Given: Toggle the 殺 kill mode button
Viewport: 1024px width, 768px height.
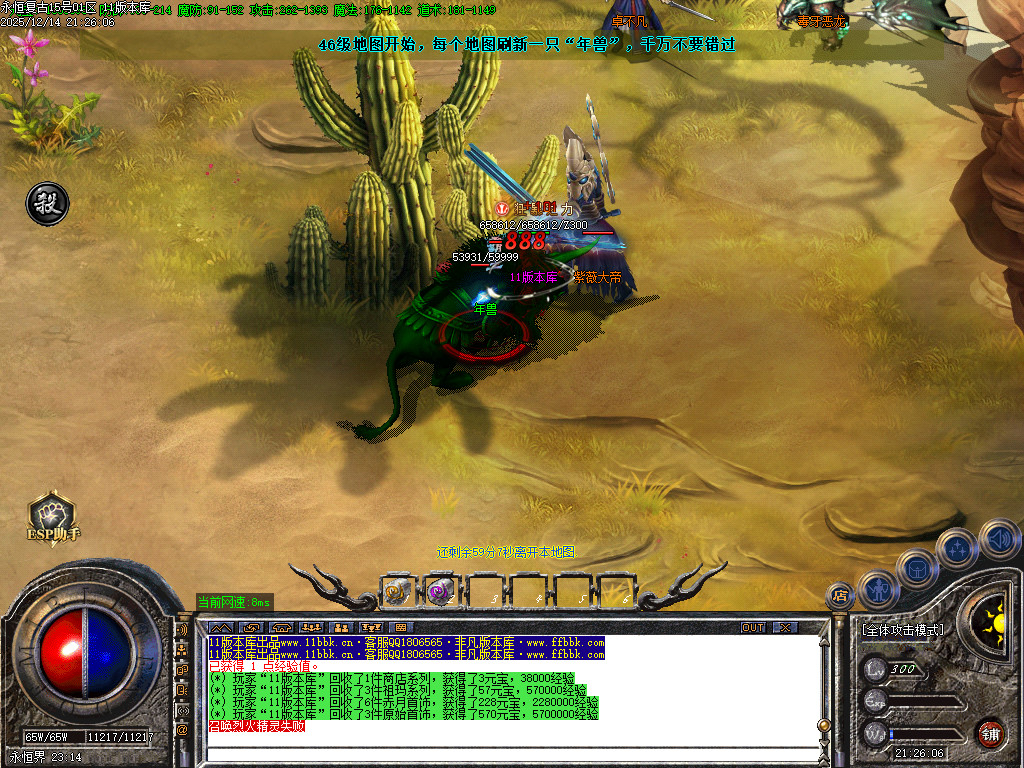Looking at the screenshot, I should (x=47, y=204).
